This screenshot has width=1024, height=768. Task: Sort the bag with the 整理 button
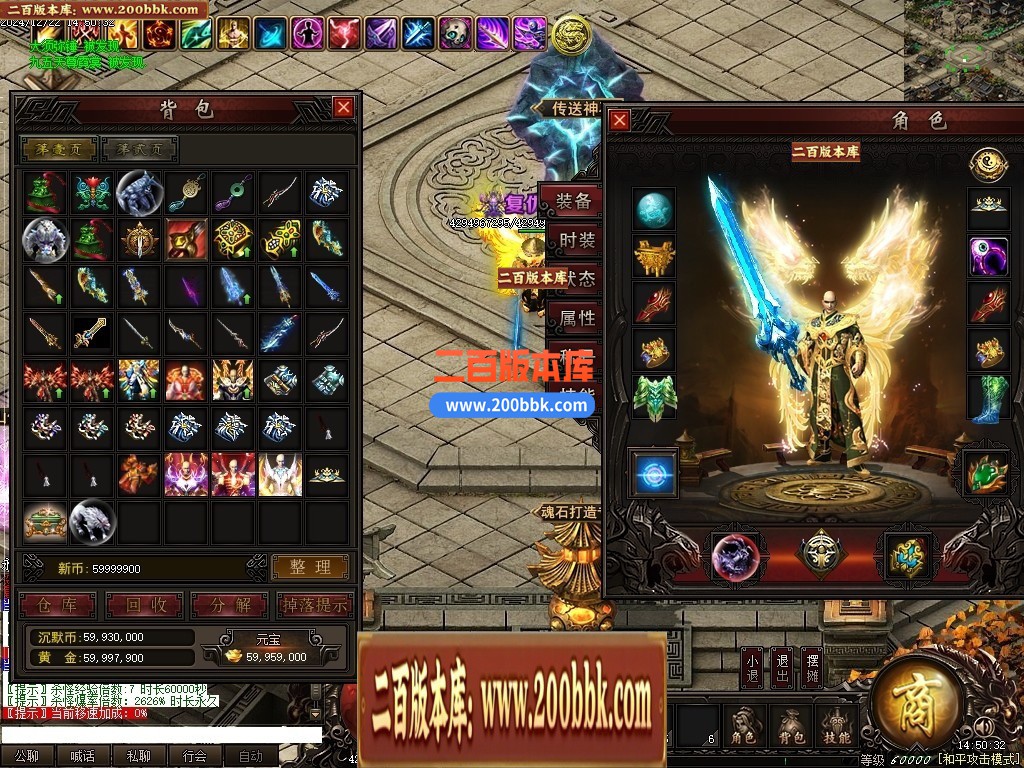point(310,567)
